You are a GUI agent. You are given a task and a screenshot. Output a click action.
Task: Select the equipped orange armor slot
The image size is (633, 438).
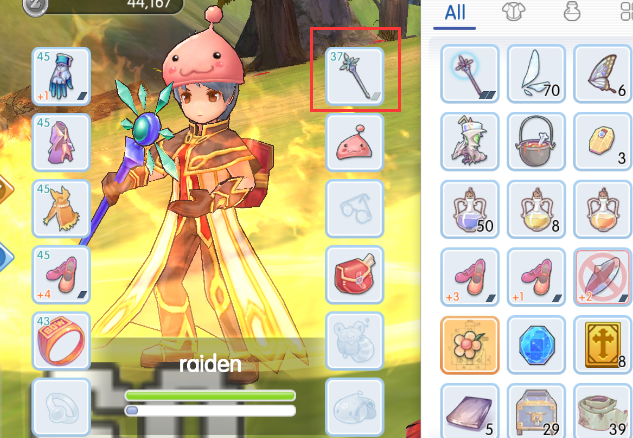click(62, 208)
